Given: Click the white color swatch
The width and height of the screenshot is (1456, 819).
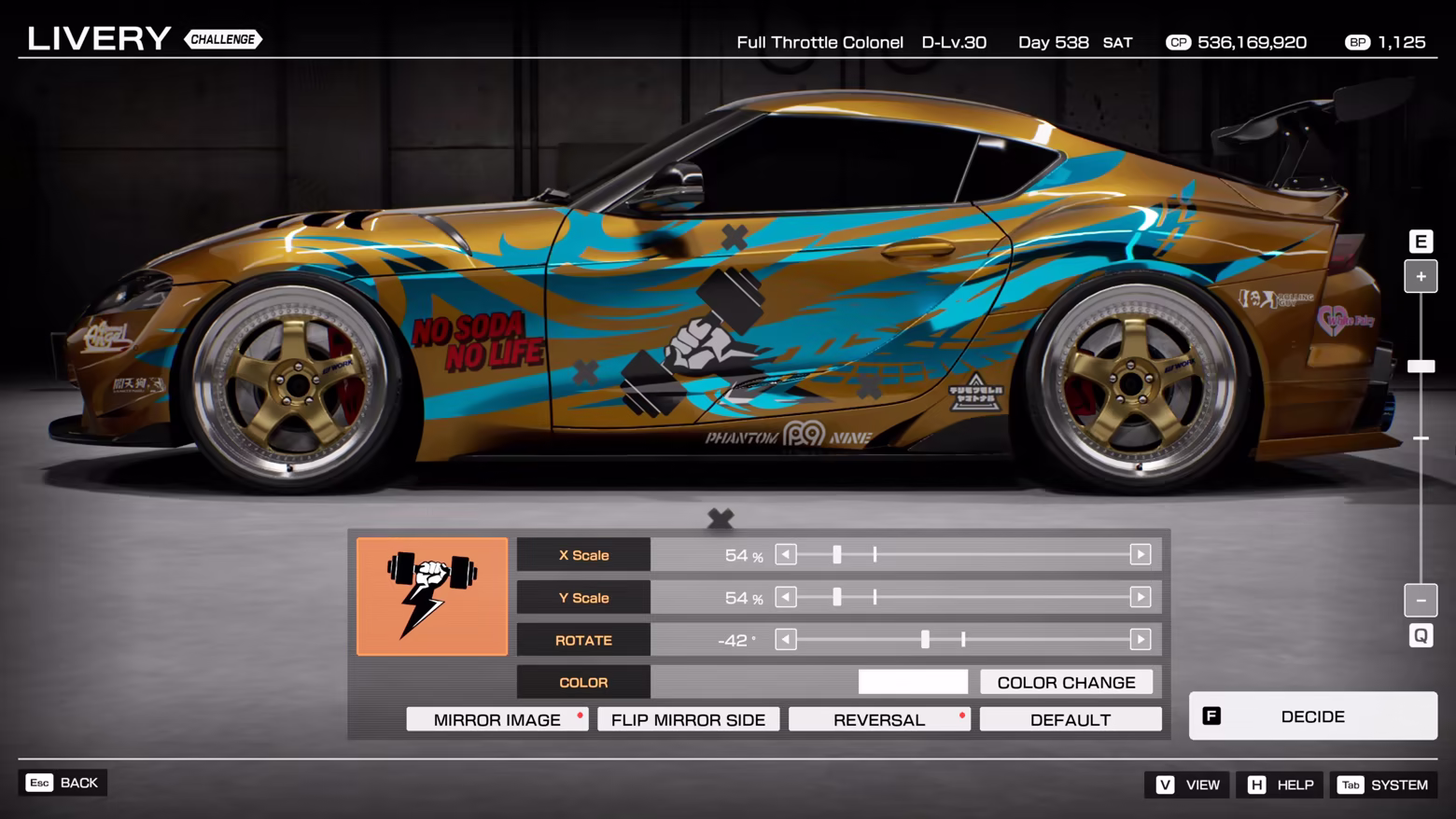Looking at the screenshot, I should [912, 682].
